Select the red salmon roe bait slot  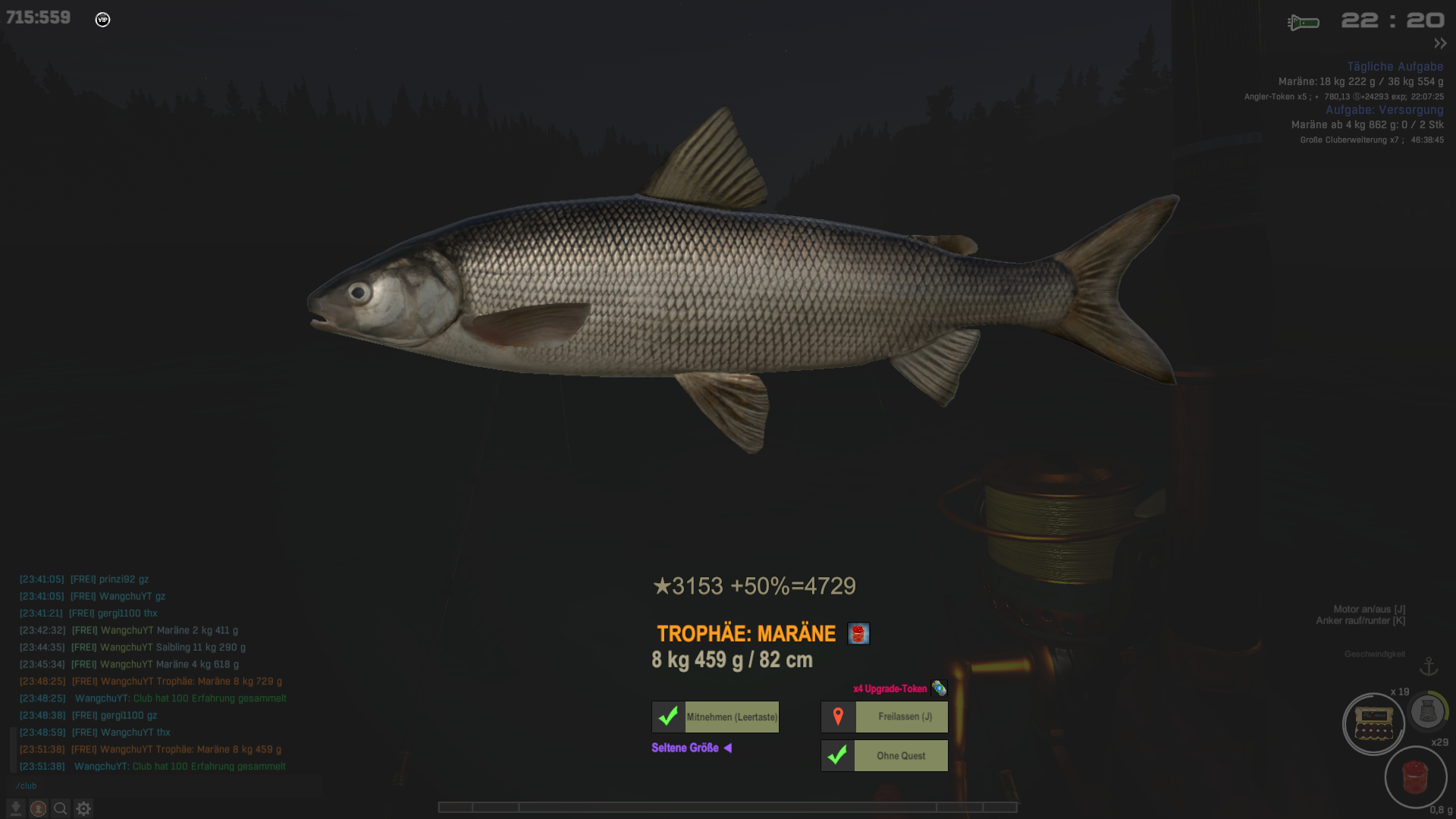click(1415, 777)
